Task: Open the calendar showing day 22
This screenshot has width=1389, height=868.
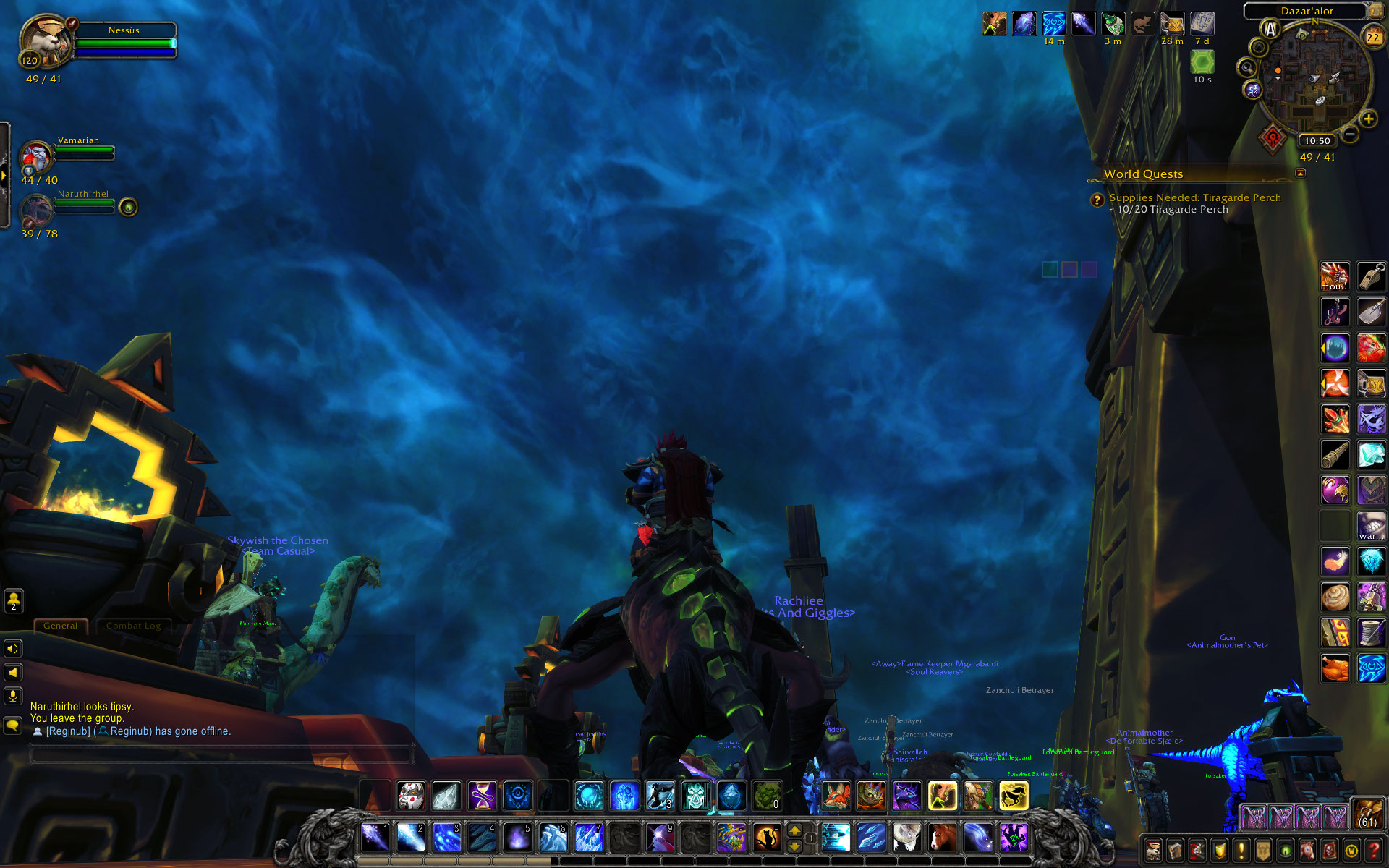Action: 1372,37
